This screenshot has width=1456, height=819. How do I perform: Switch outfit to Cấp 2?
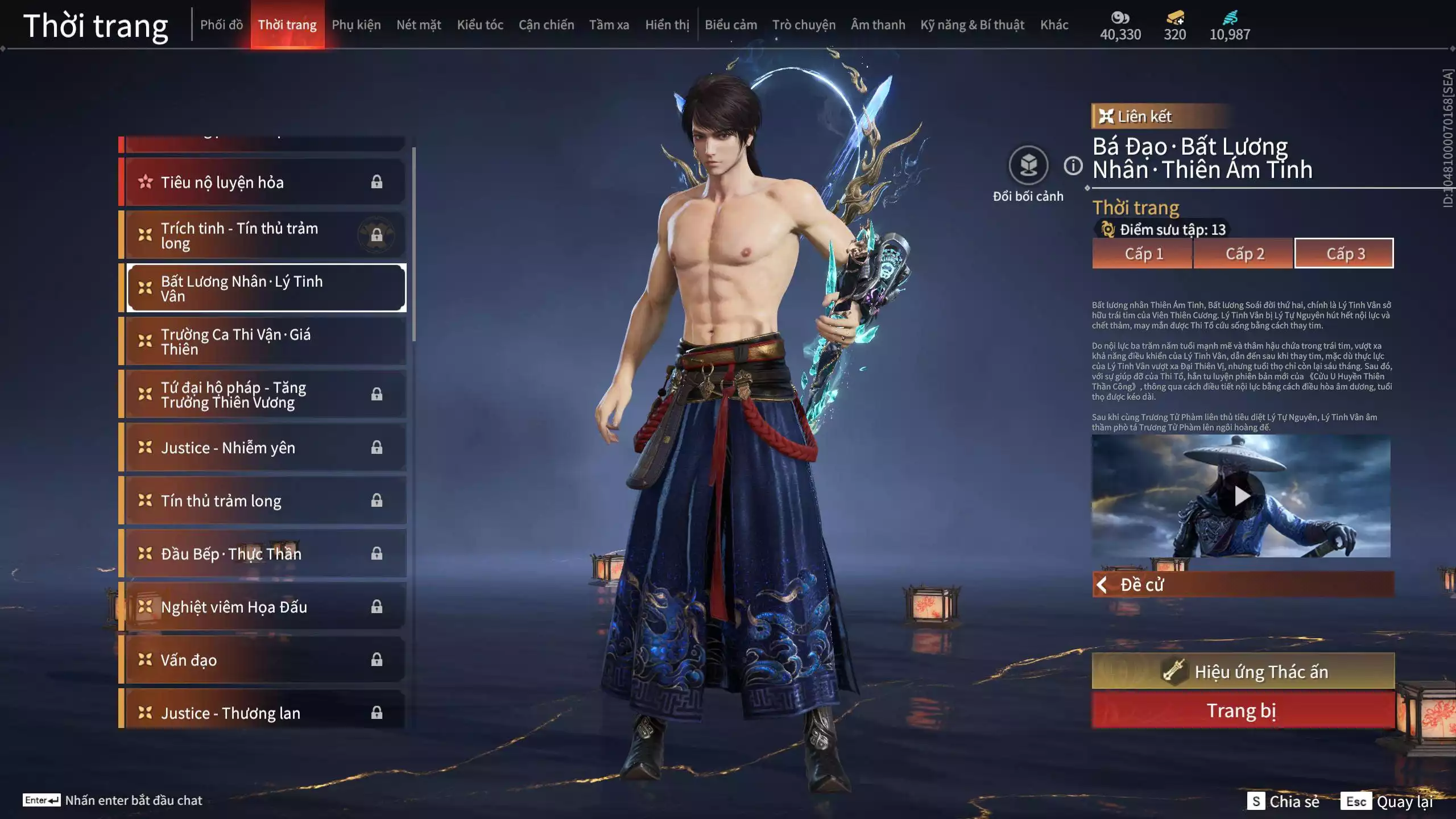tap(1244, 254)
